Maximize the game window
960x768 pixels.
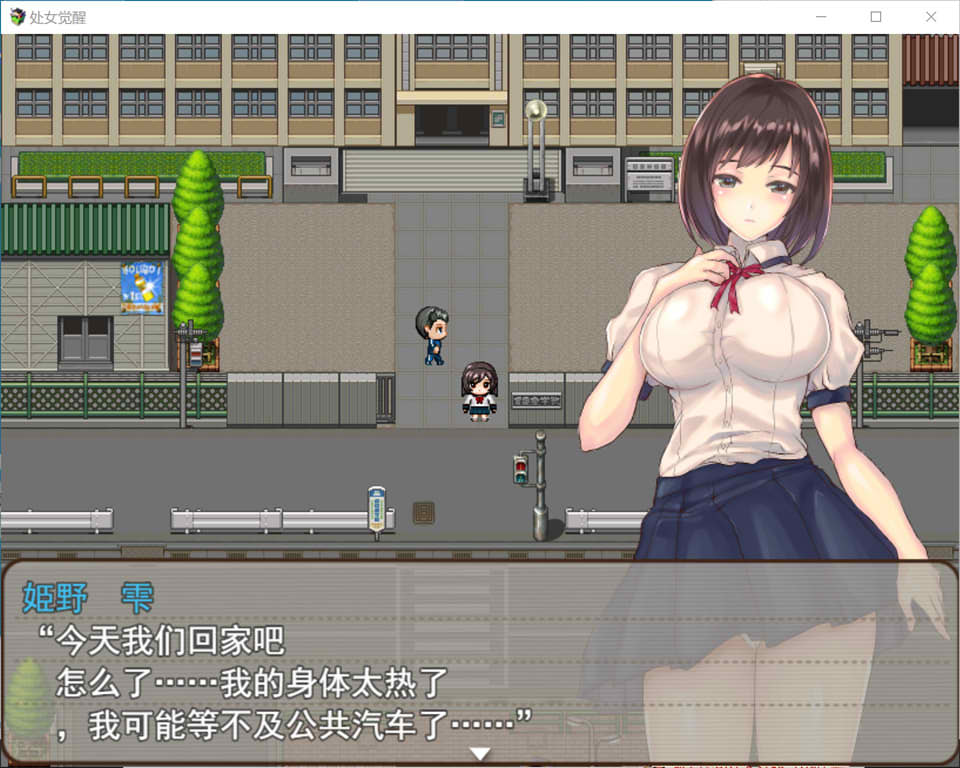coord(876,17)
